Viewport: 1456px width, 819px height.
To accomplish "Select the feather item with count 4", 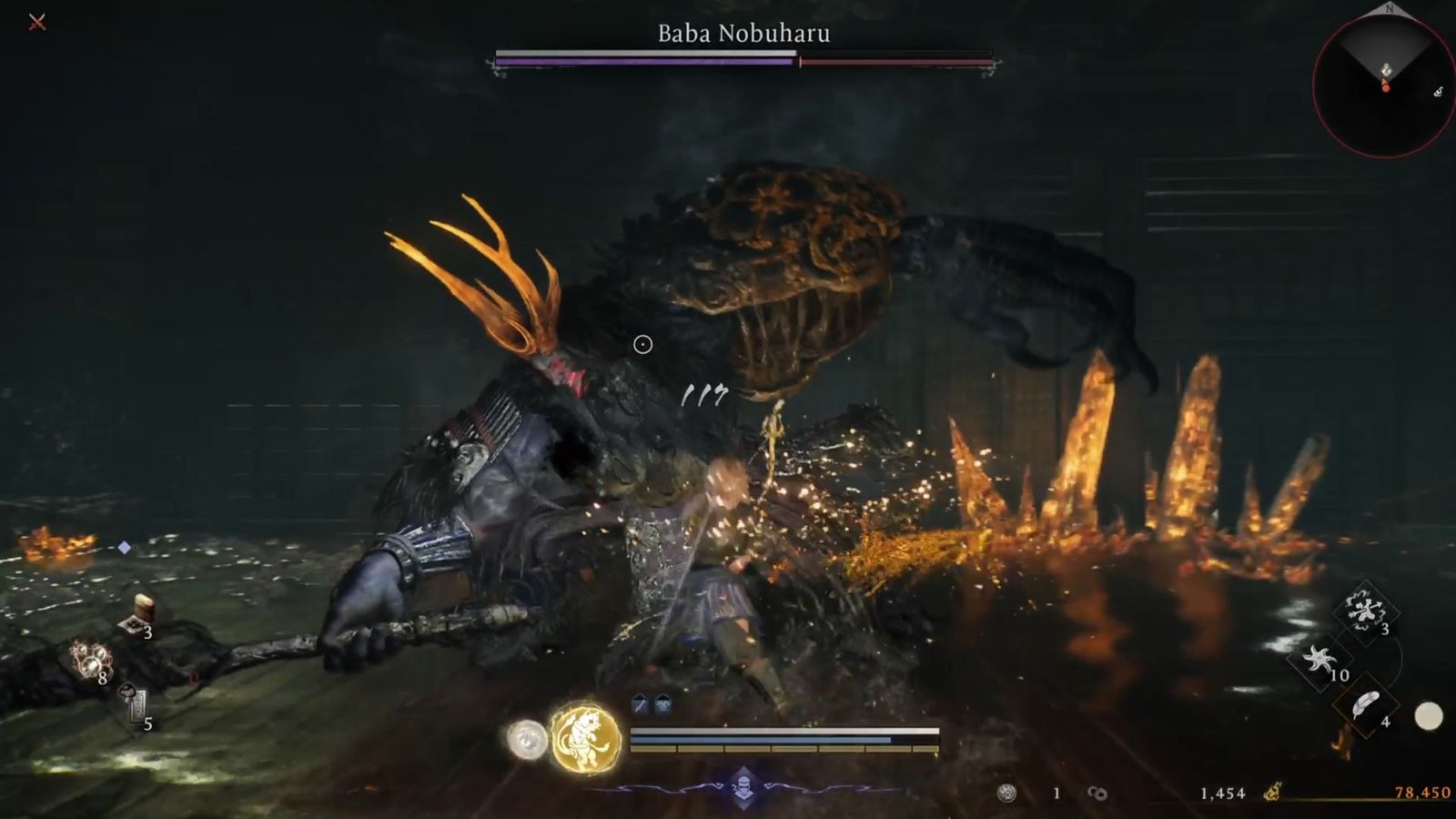I will click(x=1366, y=703).
